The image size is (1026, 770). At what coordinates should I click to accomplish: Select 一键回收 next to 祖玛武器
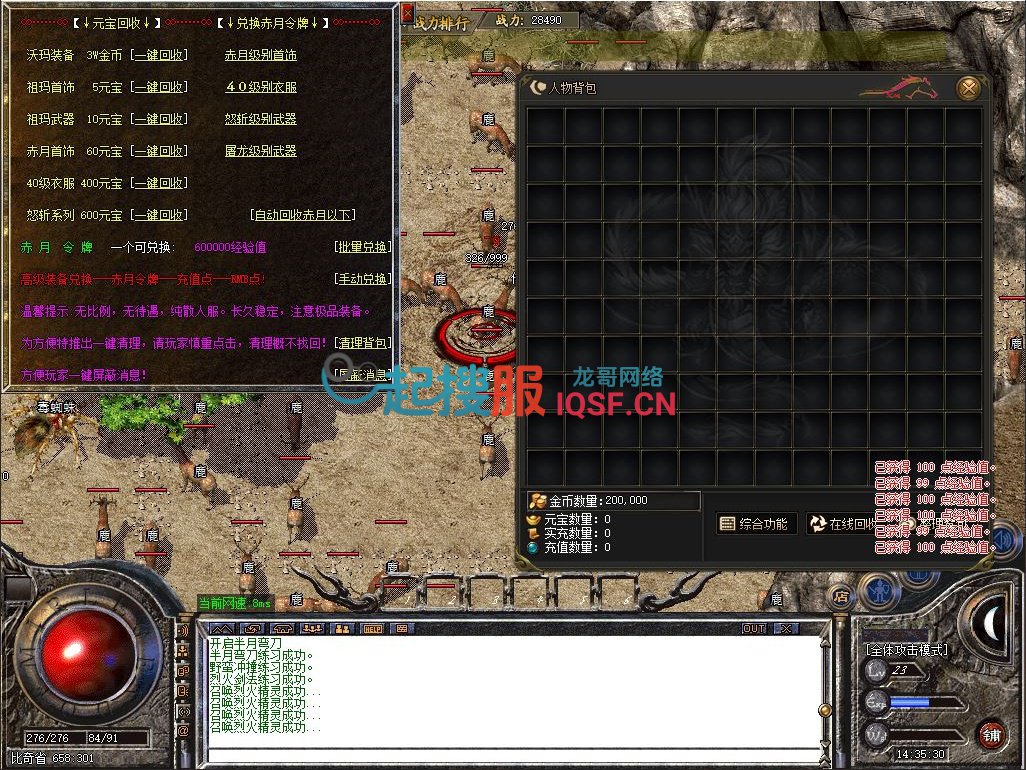tap(159, 119)
